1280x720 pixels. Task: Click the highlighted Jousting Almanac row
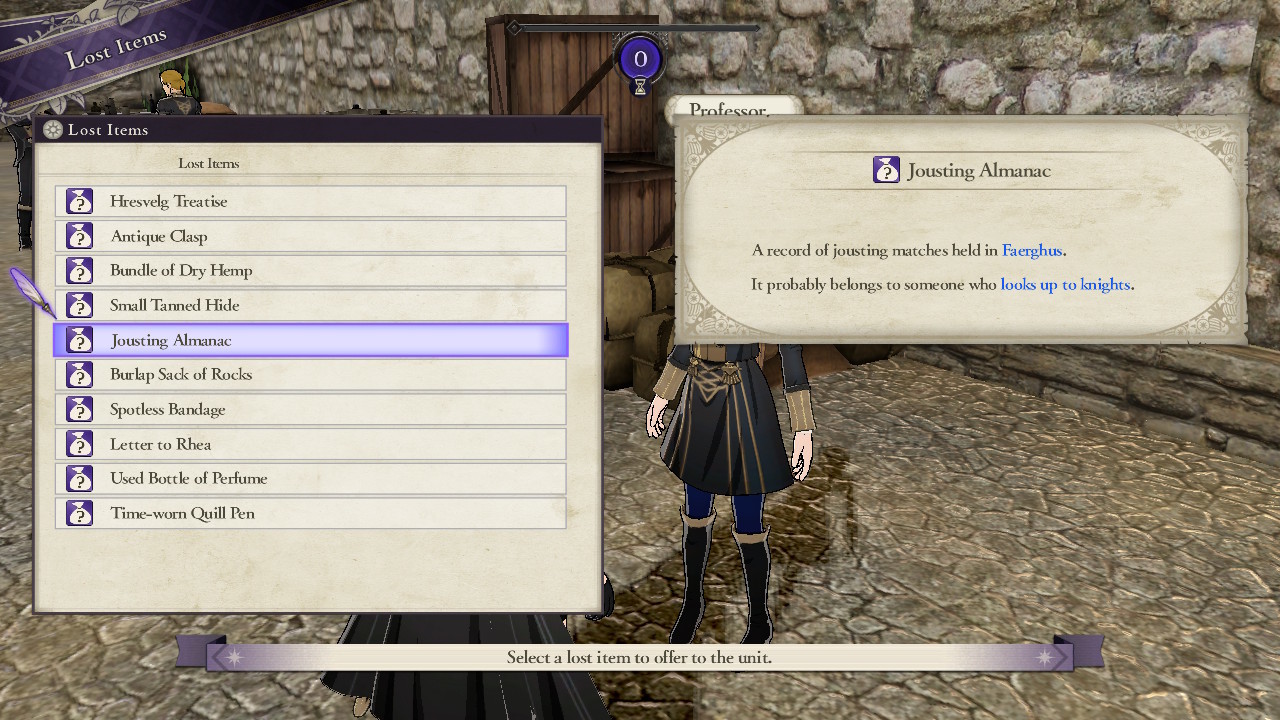310,340
